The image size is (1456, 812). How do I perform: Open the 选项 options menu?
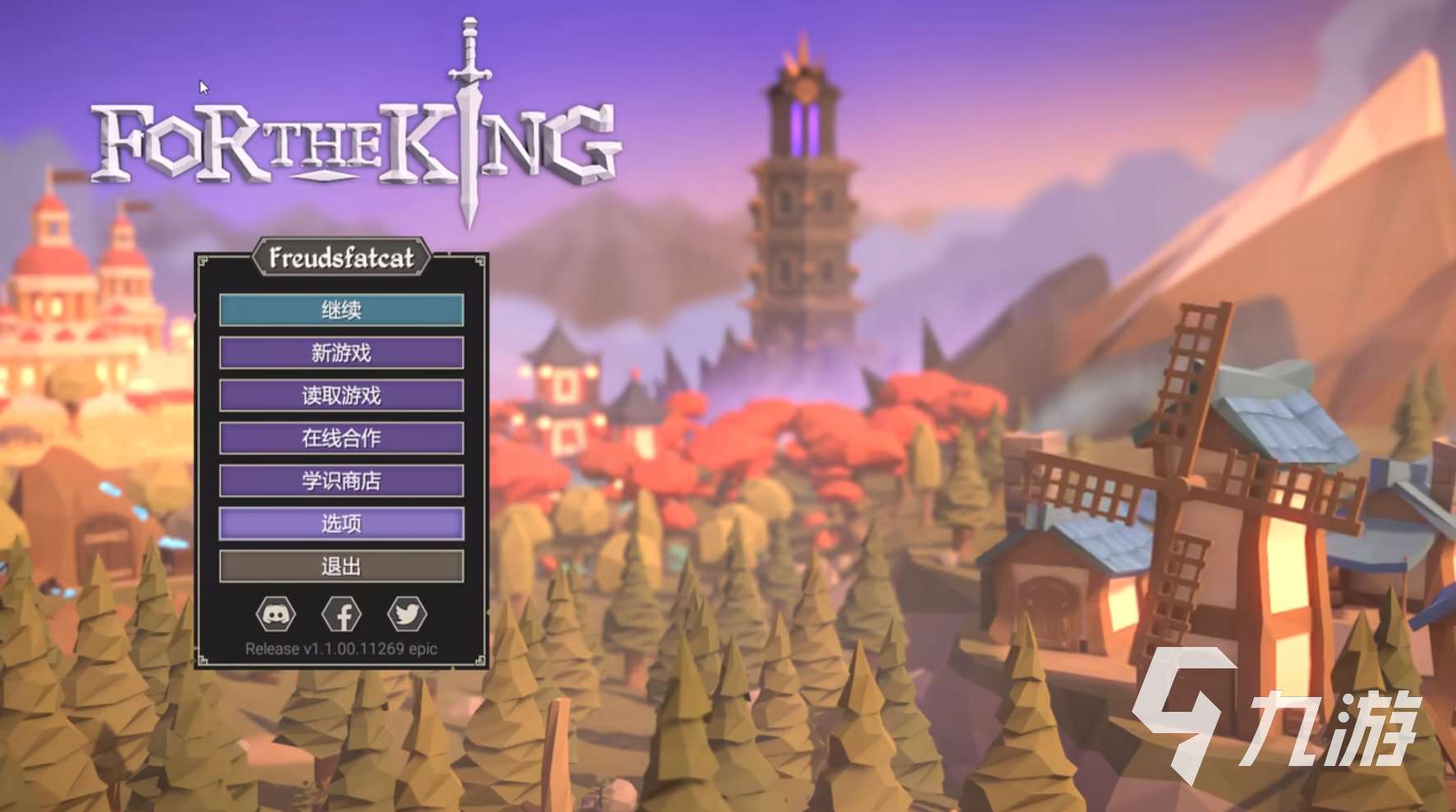click(x=341, y=524)
